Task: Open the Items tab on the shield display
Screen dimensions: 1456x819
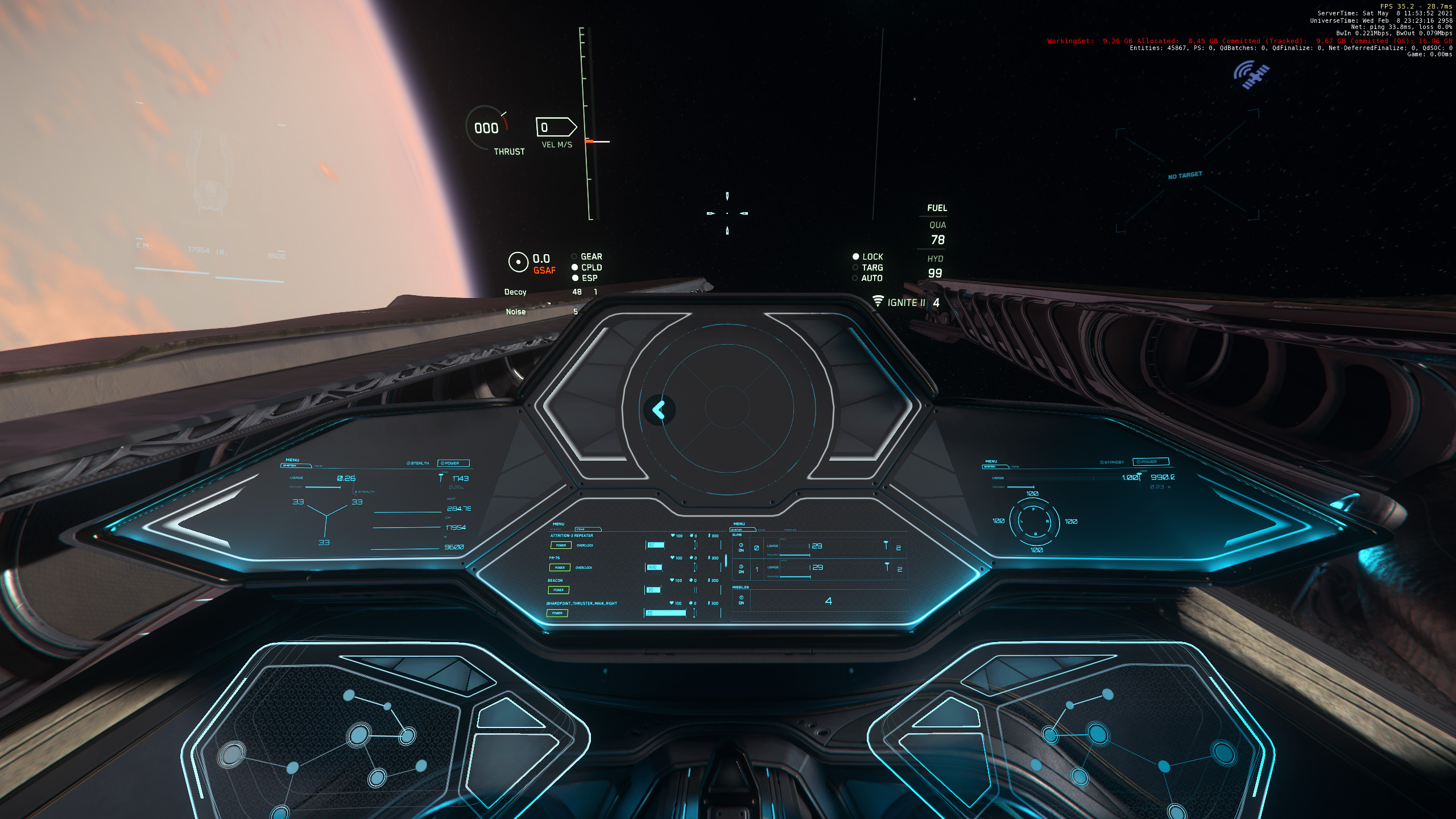Action: pos(1015,467)
